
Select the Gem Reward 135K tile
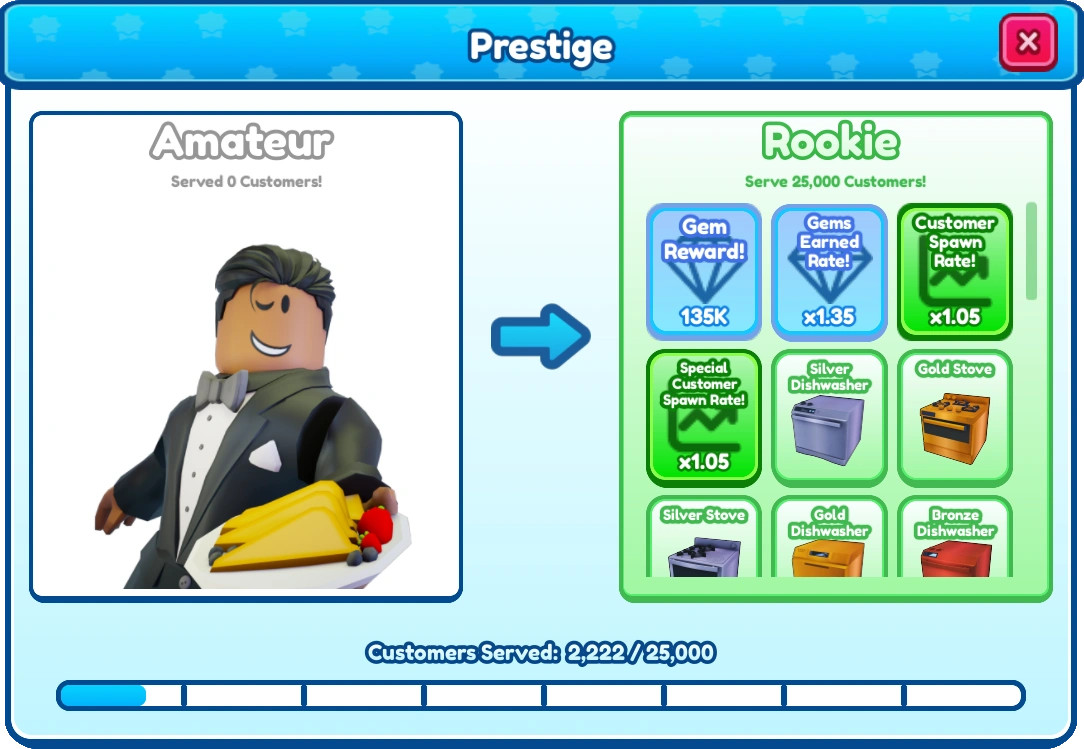[704, 272]
